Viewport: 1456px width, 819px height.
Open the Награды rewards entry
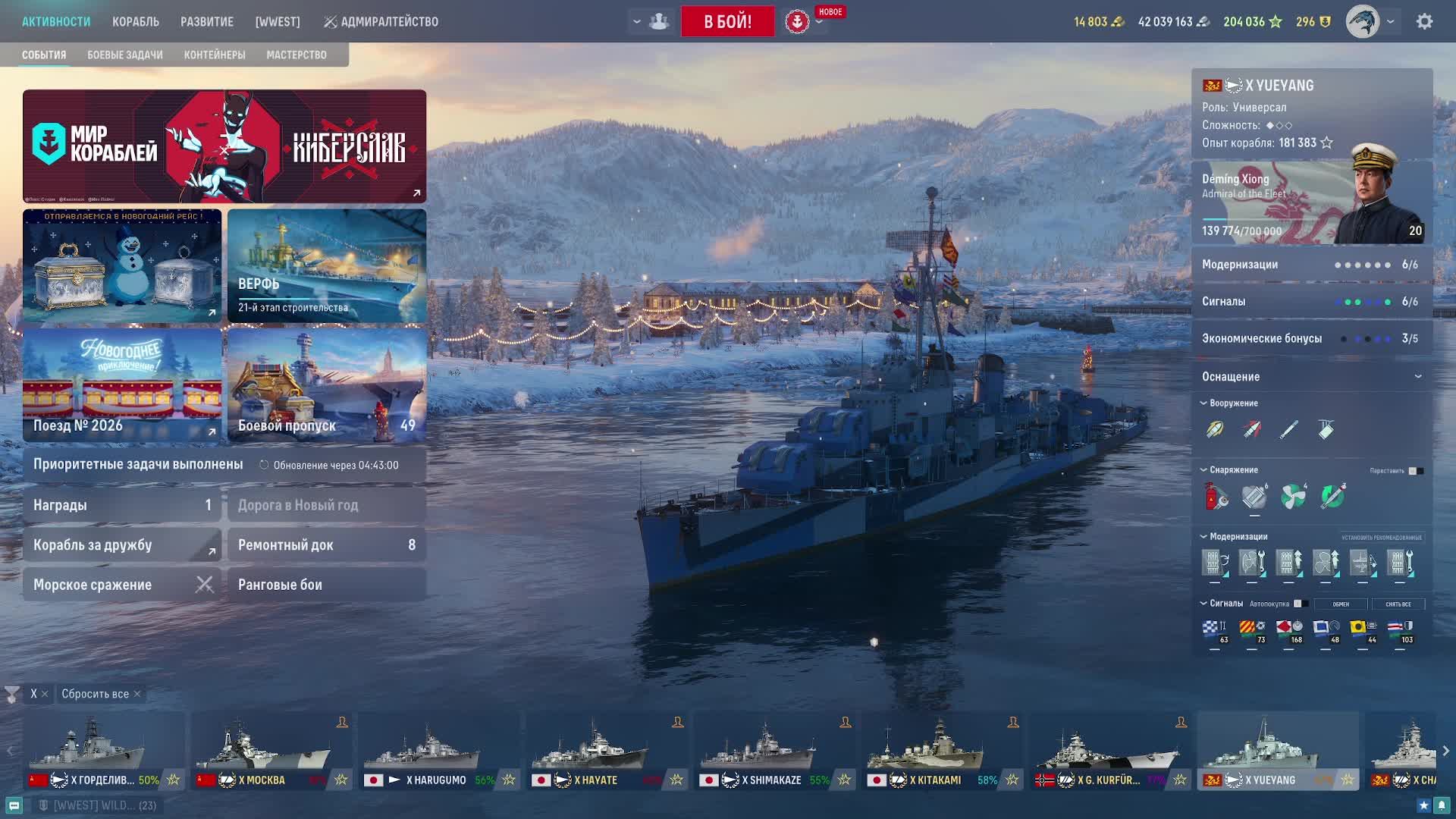pos(122,505)
